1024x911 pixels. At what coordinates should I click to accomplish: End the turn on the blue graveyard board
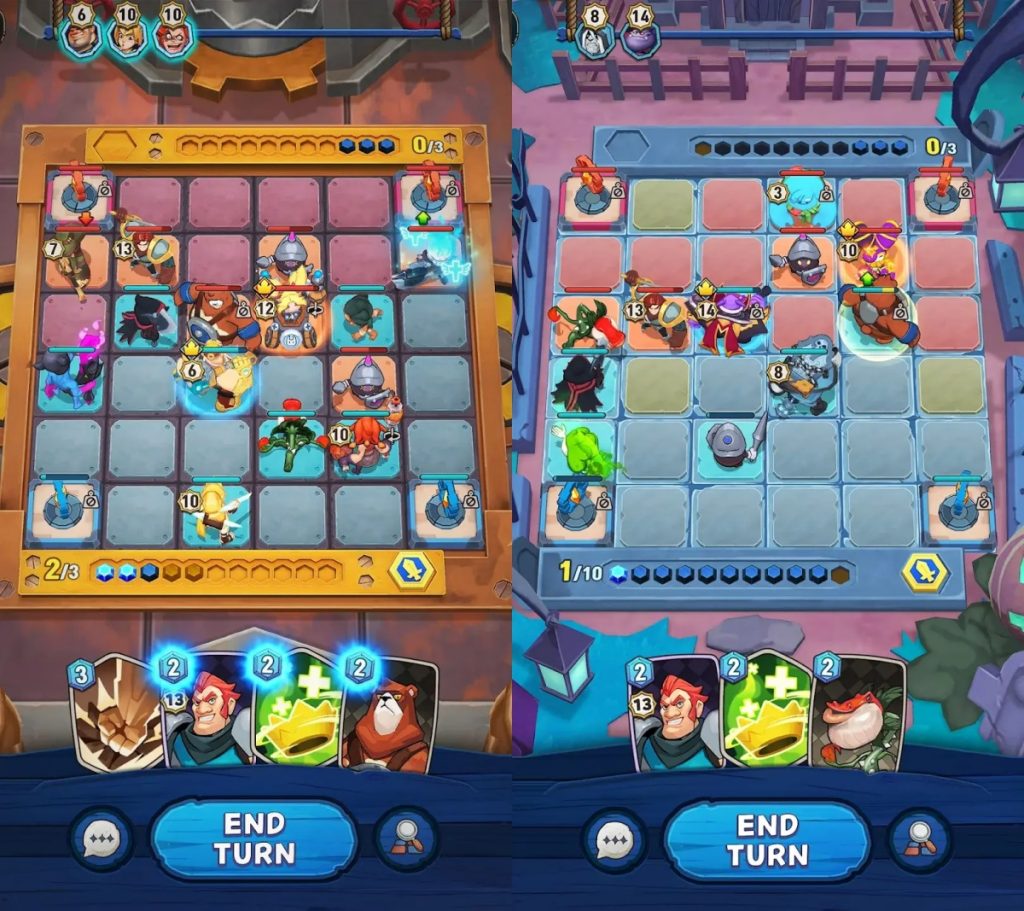(x=766, y=839)
